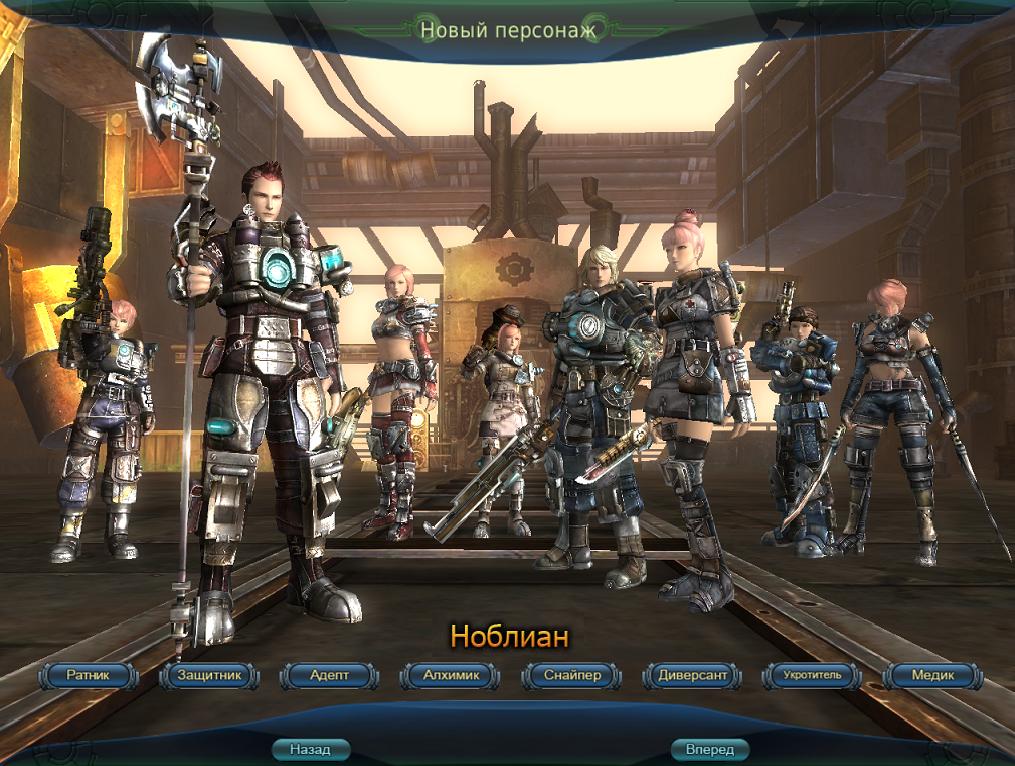
Task: Go back with the Назад button
Action: [x=310, y=749]
